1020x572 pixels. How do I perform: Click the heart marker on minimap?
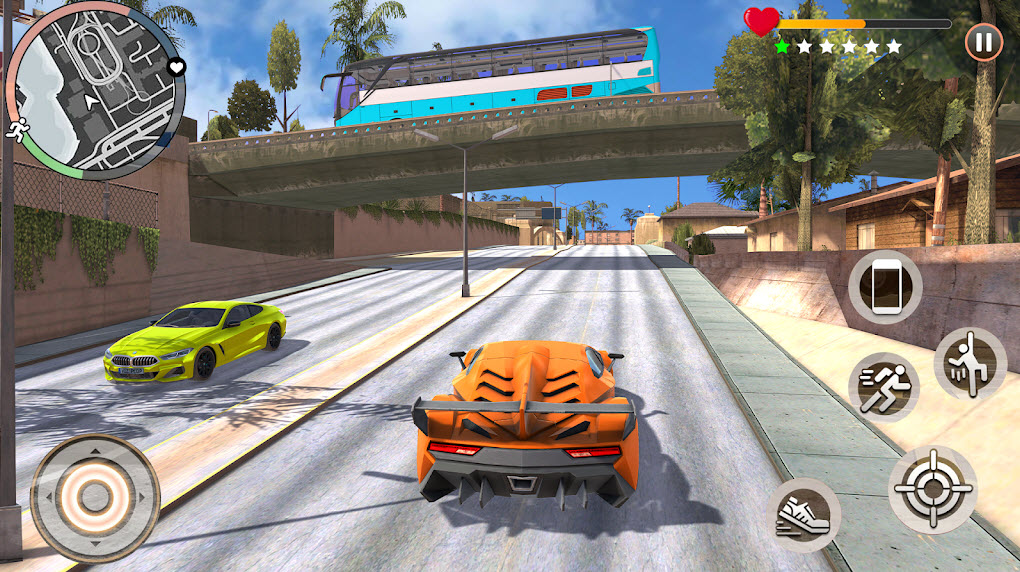point(177,67)
